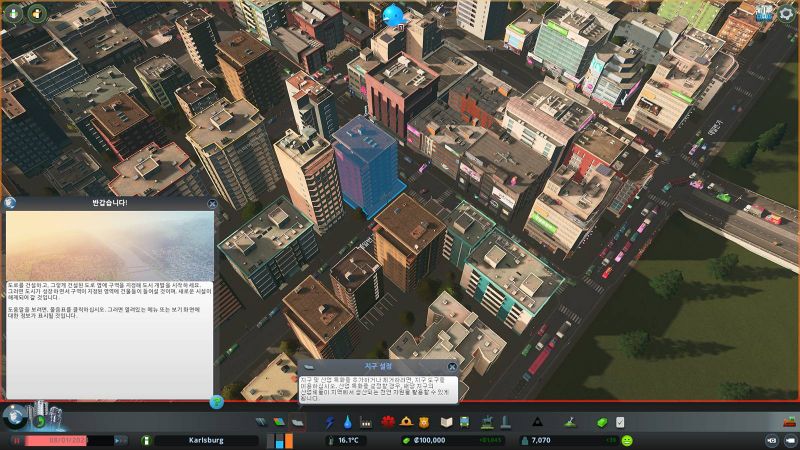Screen dimensions: 800x450
Task: Open the education book menu
Action: click(x=447, y=422)
